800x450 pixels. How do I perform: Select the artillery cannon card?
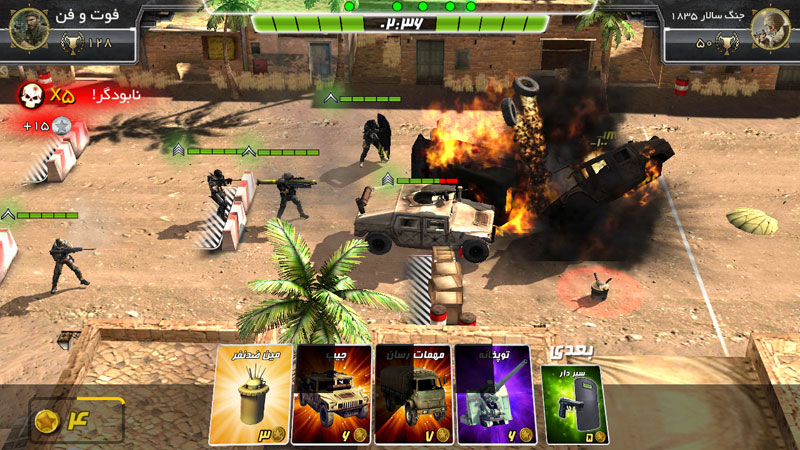pyautogui.click(x=495, y=394)
